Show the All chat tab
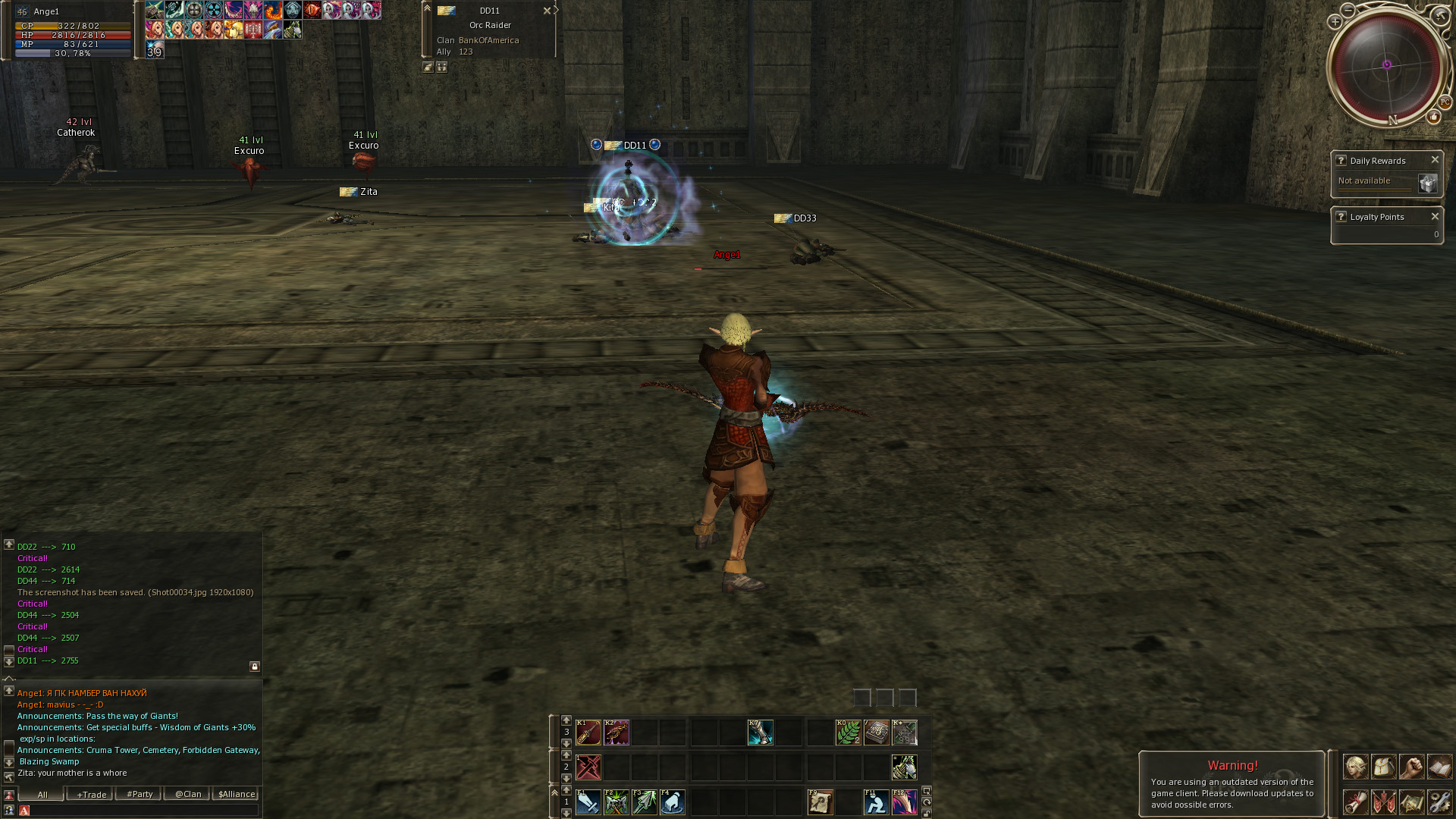The width and height of the screenshot is (1456, 819). (42, 794)
